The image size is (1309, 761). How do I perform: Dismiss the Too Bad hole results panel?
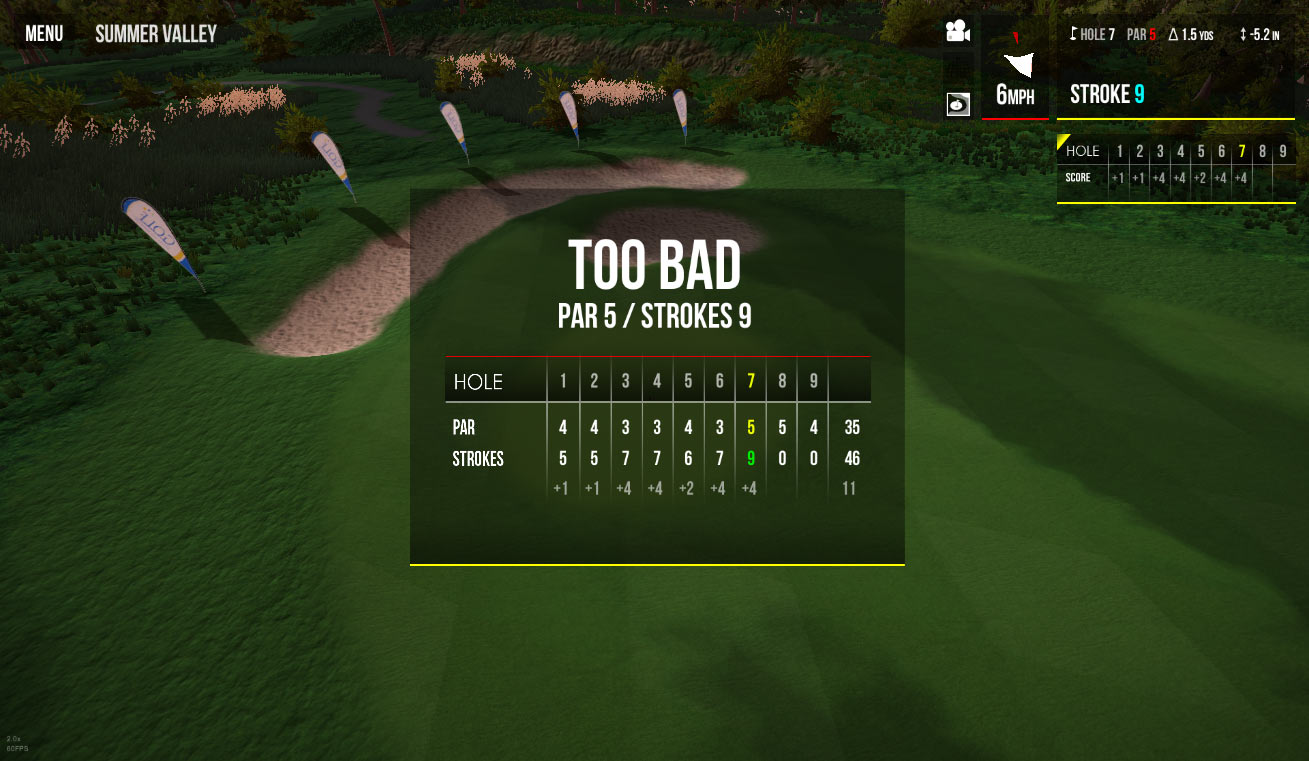(x=656, y=376)
